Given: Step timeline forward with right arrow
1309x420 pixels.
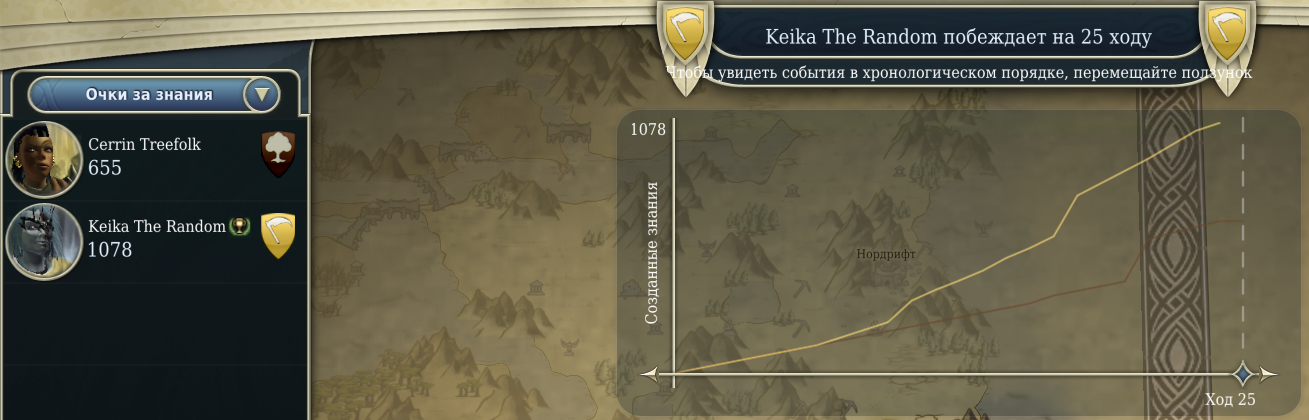Looking at the screenshot, I should click(1269, 375).
